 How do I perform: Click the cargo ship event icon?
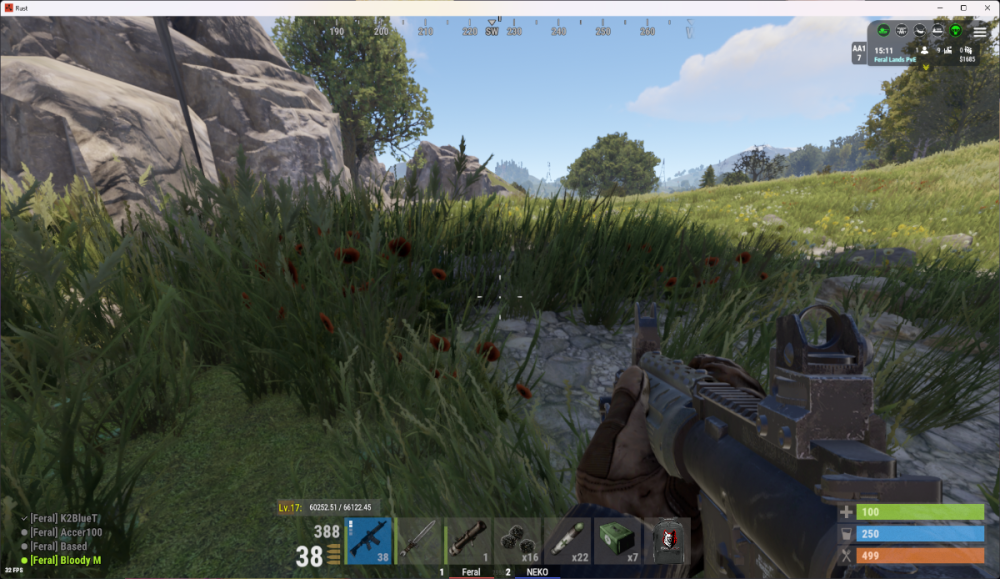(x=938, y=31)
